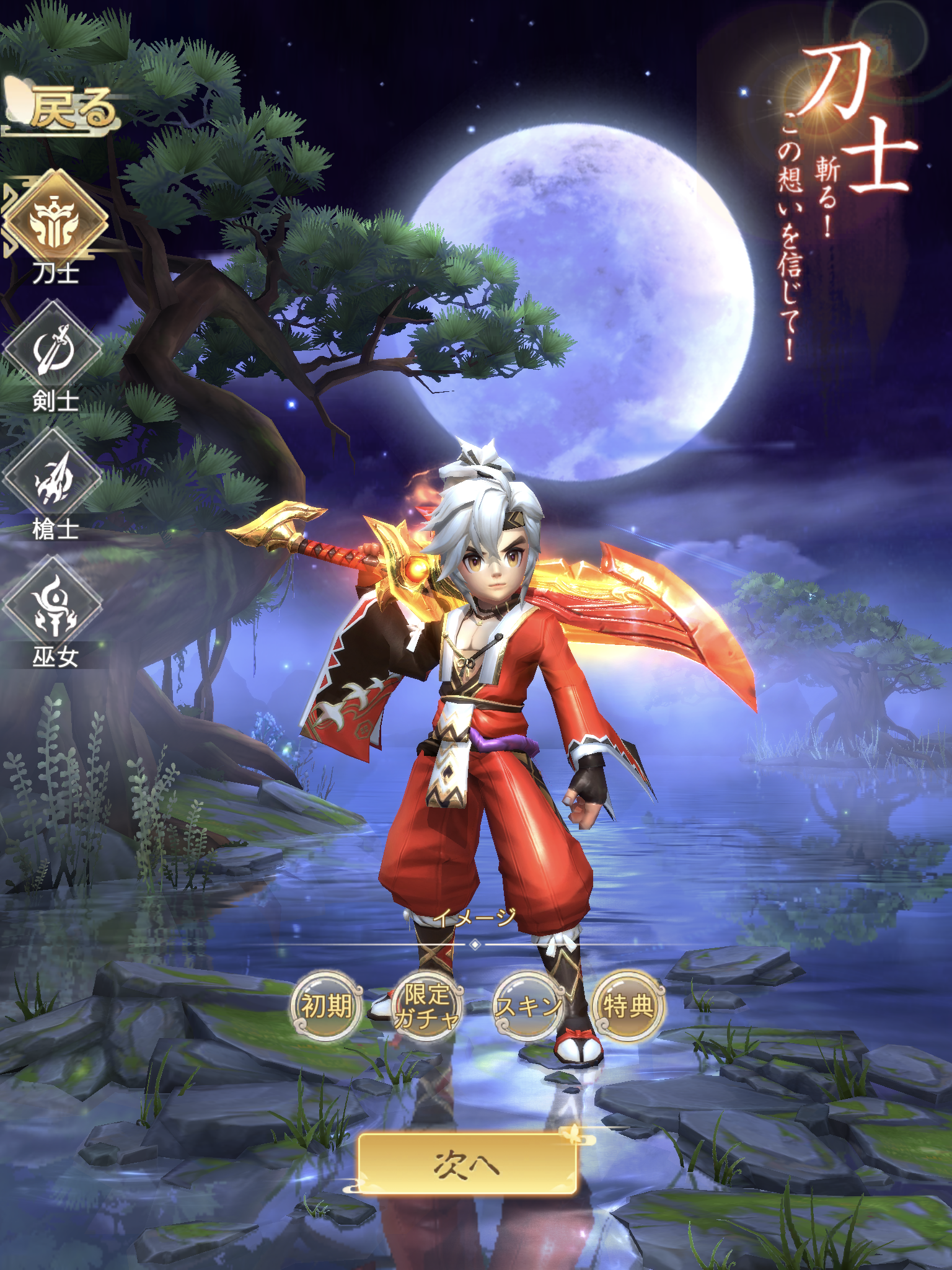Image resolution: width=952 pixels, height=1270 pixels.
Task: Select the 刀士 class
Action: tap(56, 221)
